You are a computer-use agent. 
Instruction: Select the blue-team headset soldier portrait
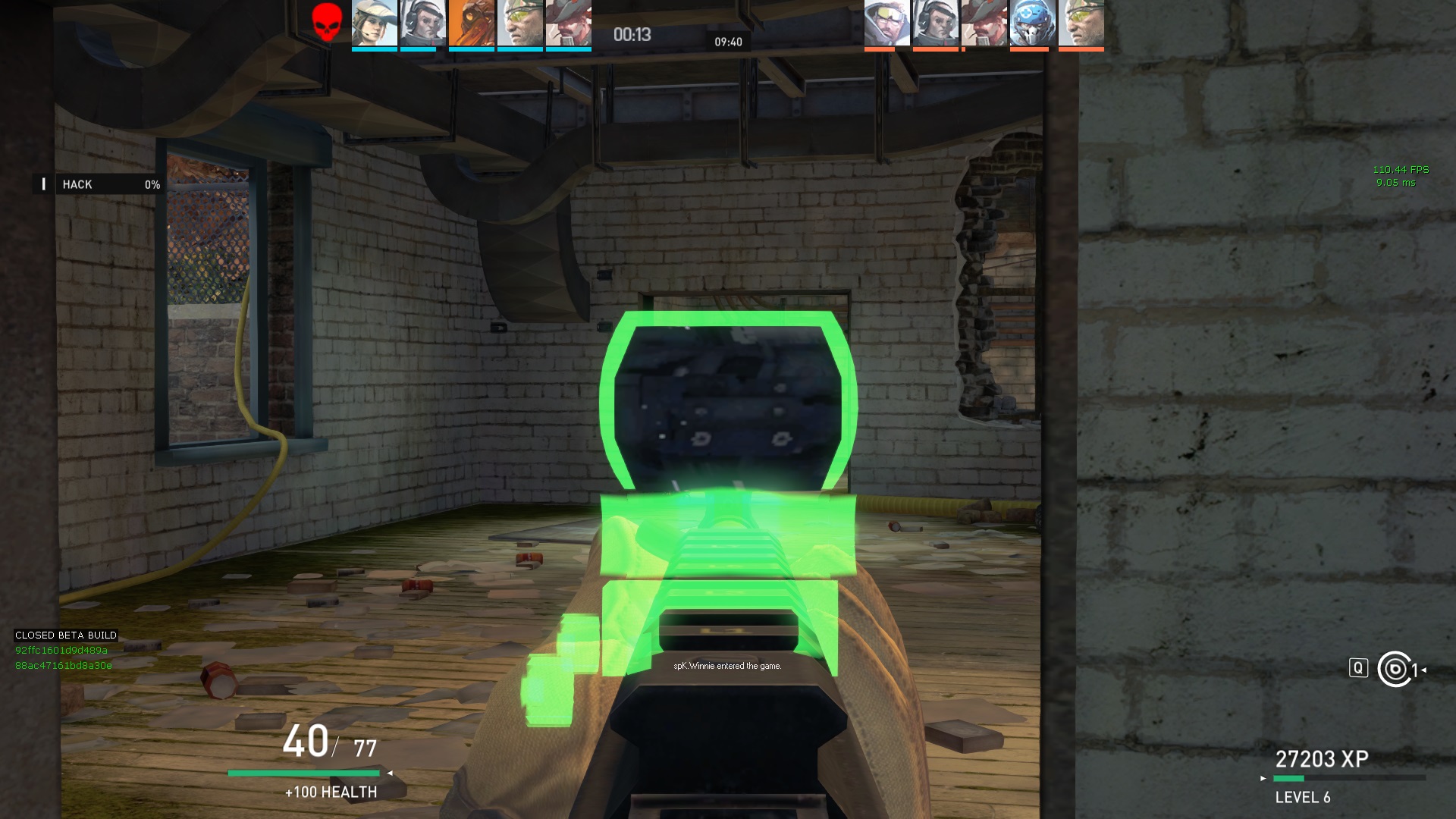422,23
